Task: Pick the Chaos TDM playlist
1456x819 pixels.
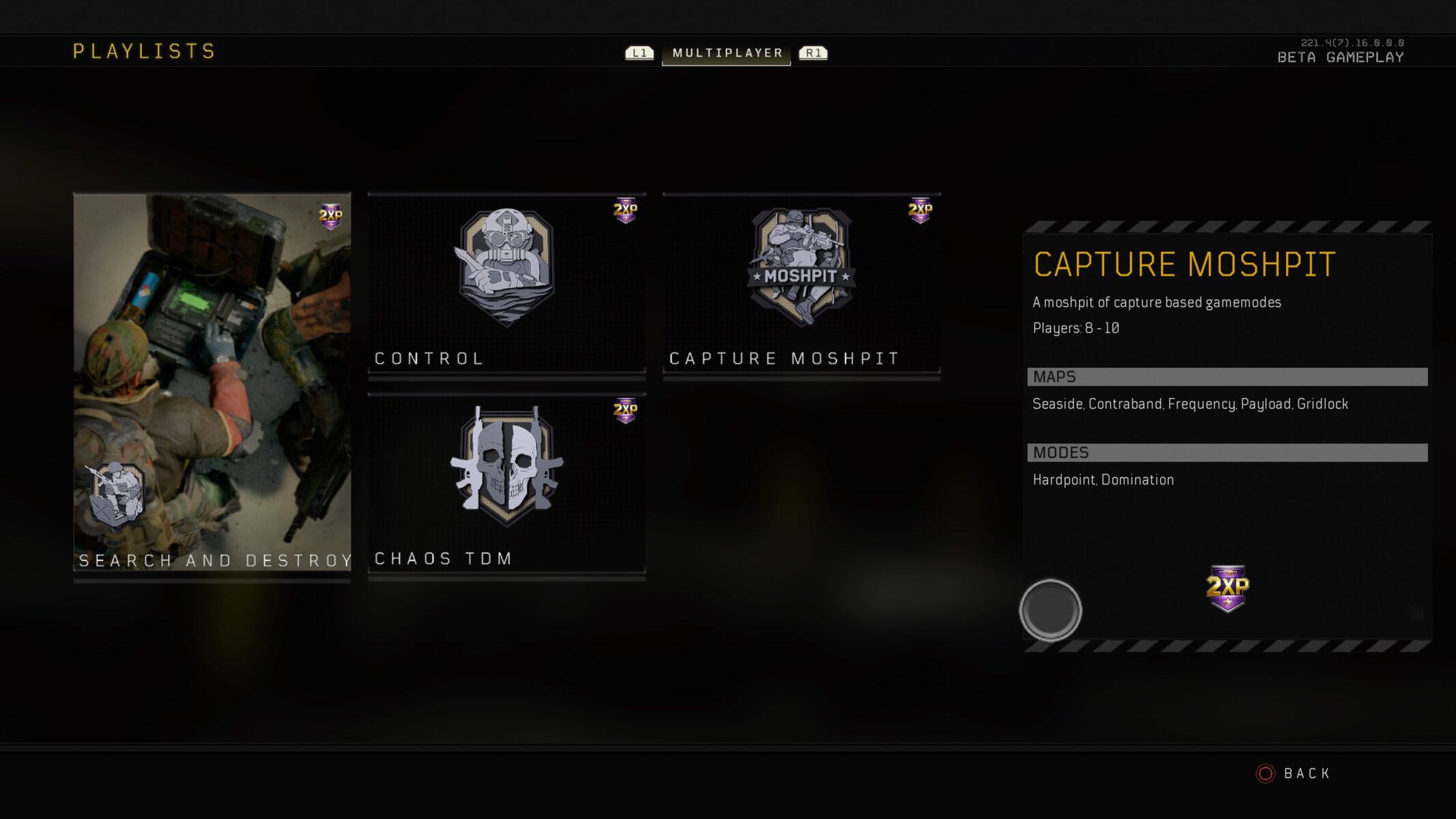Action: [x=506, y=484]
